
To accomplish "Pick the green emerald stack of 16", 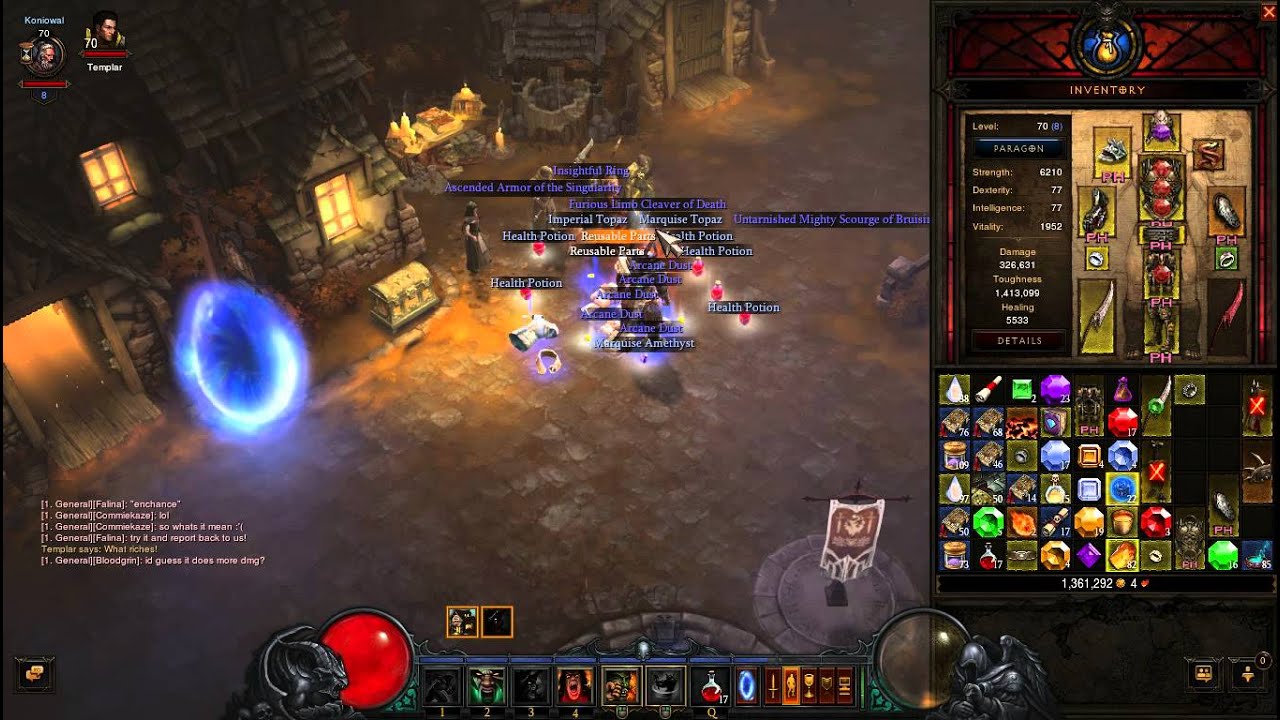I will (1222, 554).
